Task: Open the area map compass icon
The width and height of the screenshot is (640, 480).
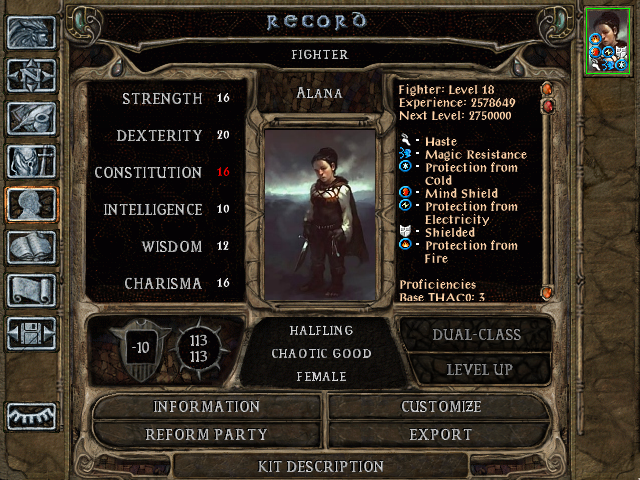Action: [x=31, y=75]
